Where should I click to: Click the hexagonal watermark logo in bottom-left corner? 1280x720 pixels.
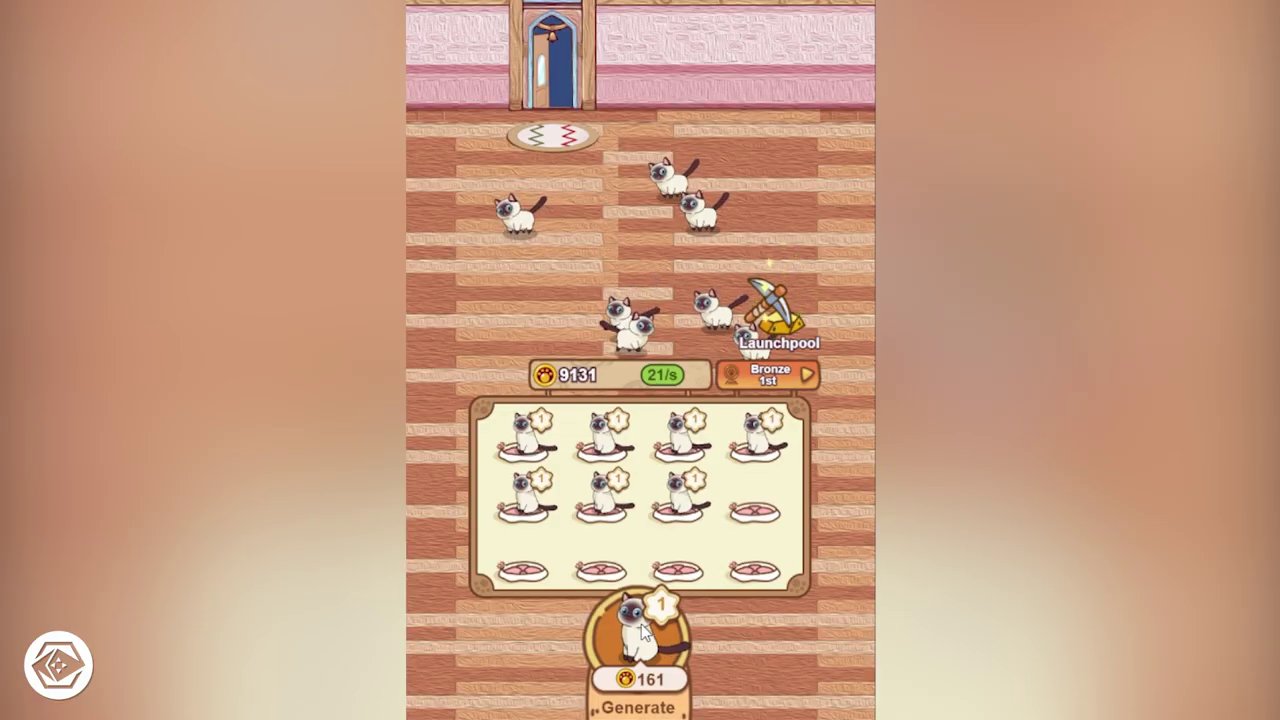[57, 663]
